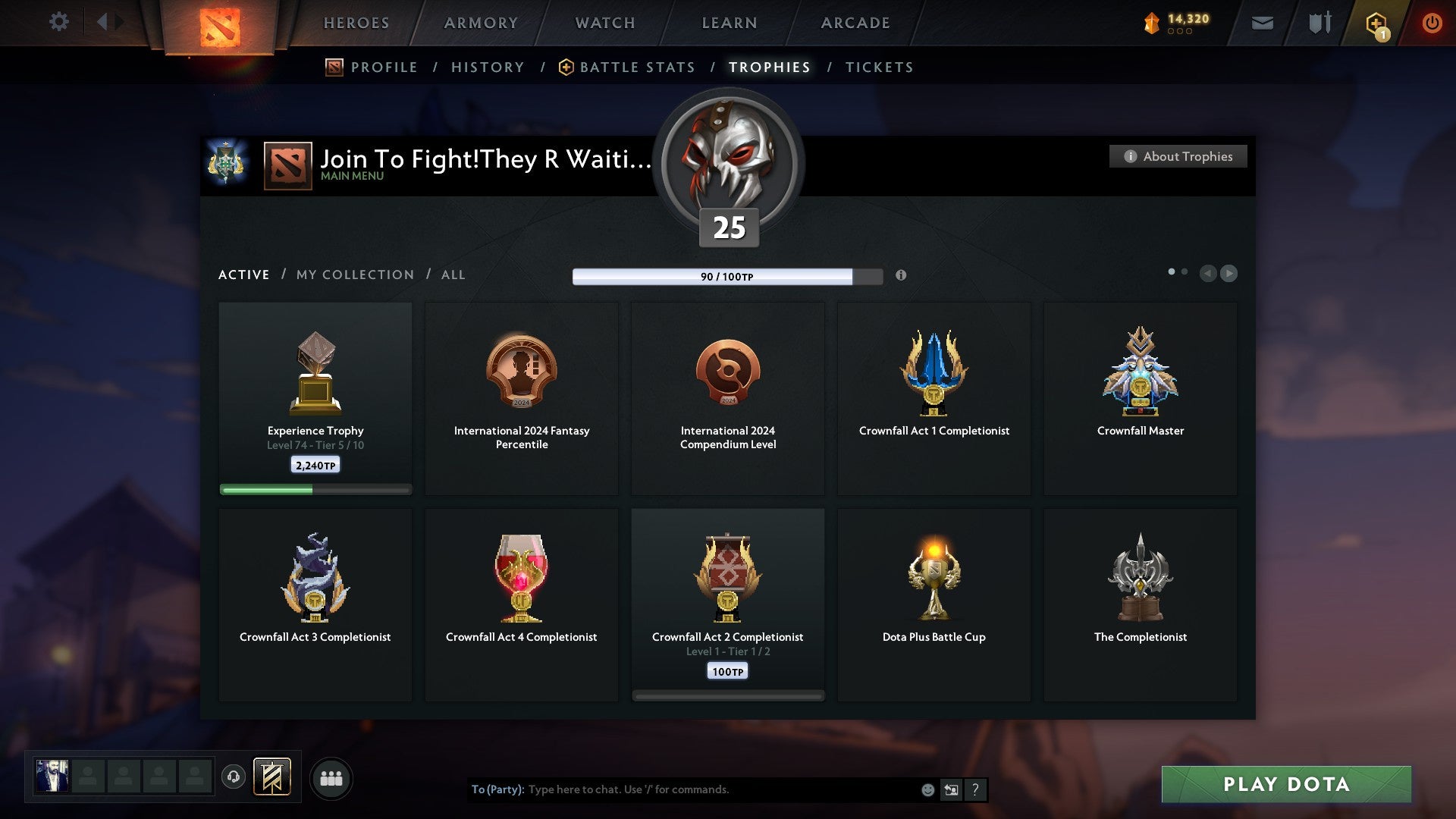1456x819 pixels.
Task: Click the previous page navigation arrow
Action: pos(1209,274)
